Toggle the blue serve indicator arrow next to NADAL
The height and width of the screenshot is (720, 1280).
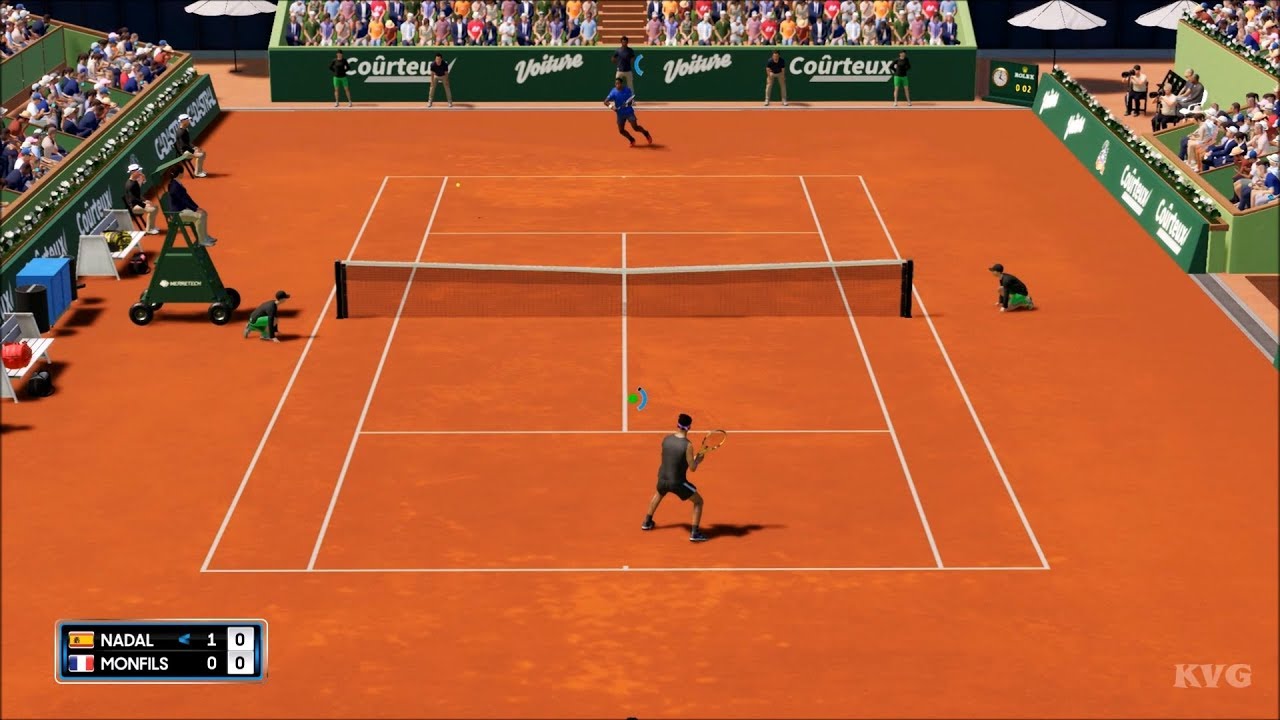184,639
